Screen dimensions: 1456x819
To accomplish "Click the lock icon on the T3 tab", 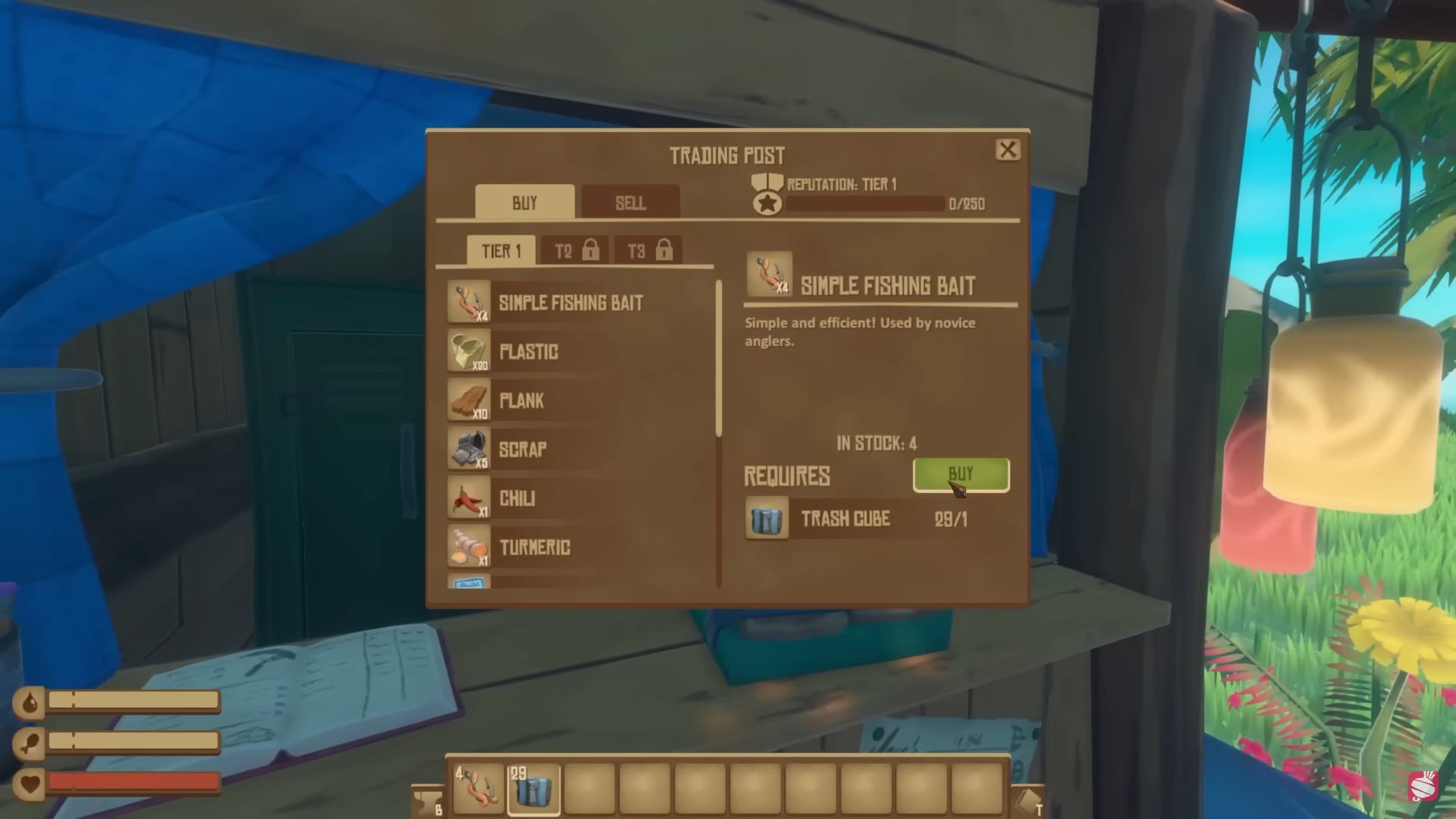I will (x=664, y=249).
